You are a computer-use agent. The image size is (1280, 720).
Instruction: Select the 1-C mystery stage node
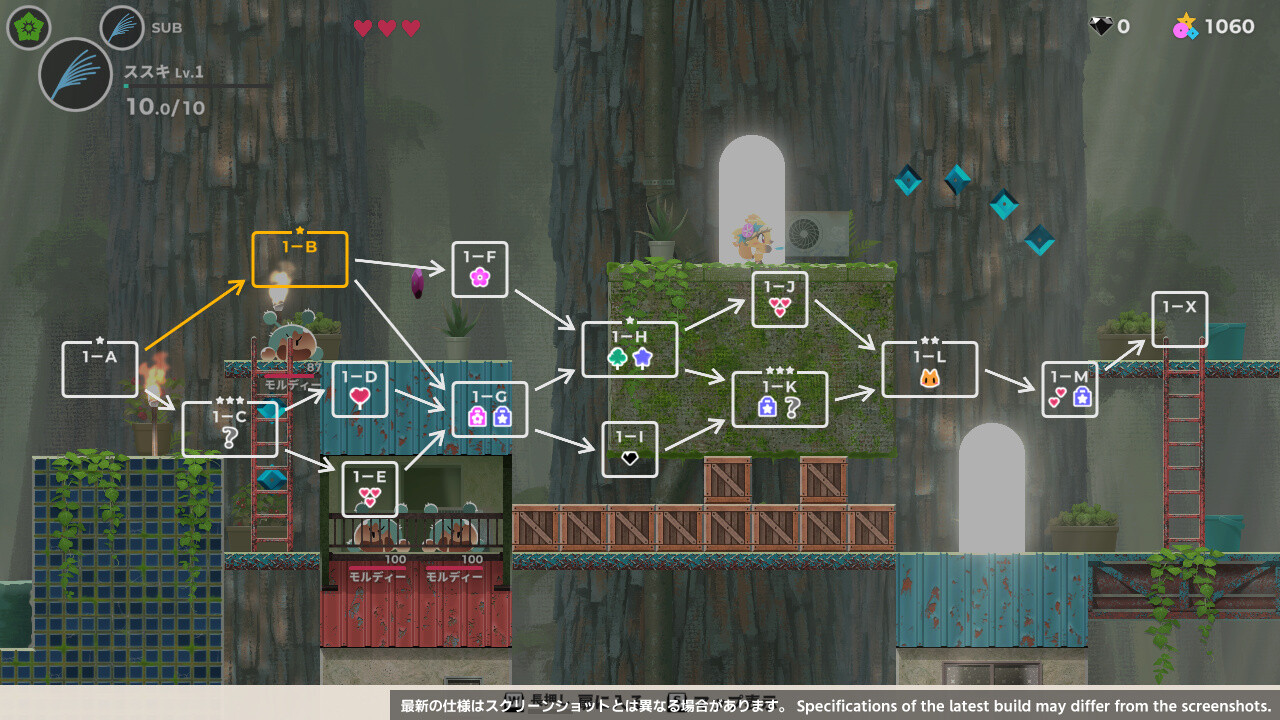click(x=229, y=429)
